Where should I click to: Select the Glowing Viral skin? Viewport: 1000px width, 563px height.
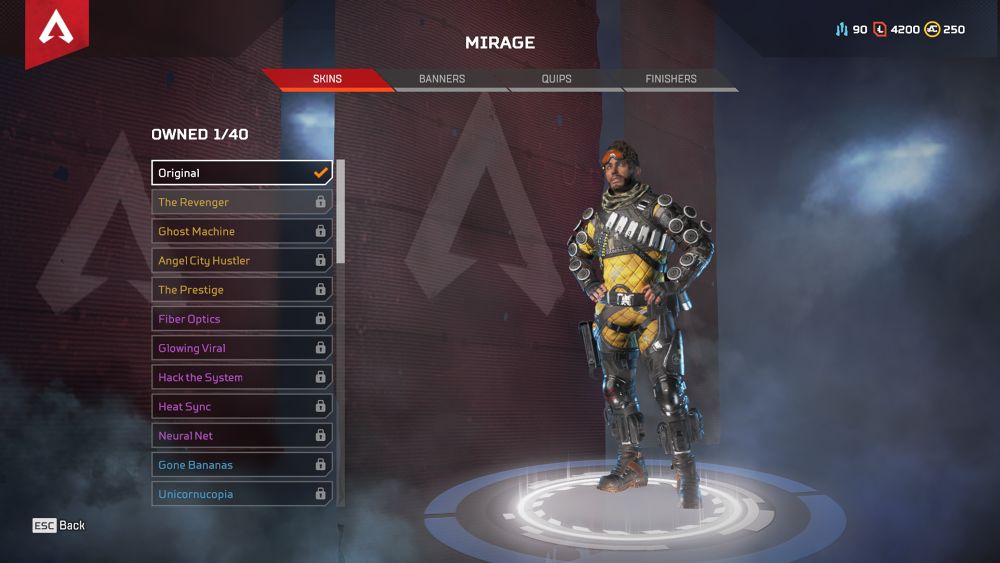pyautogui.click(x=242, y=348)
